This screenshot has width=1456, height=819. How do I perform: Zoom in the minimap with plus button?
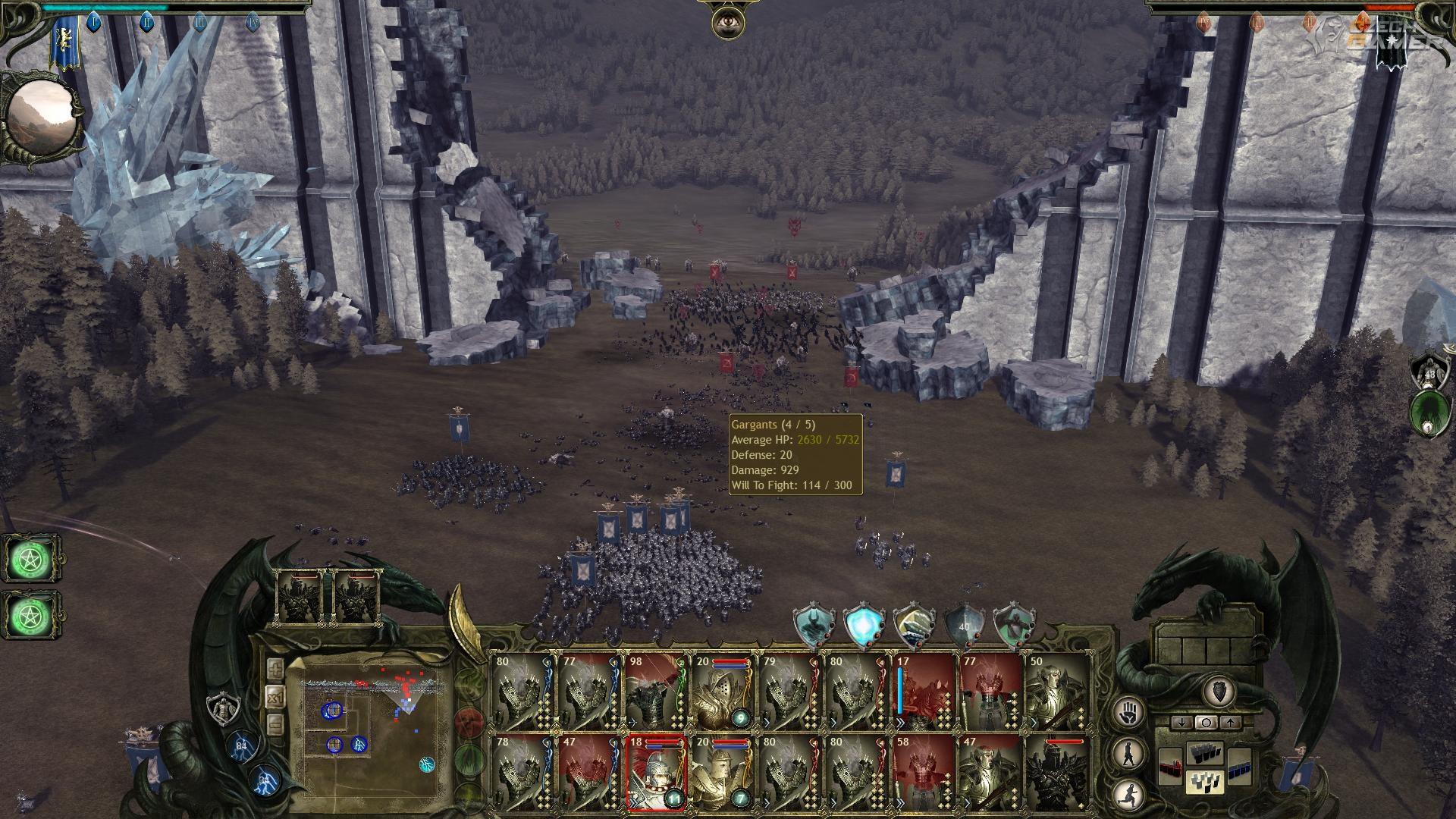[275, 670]
